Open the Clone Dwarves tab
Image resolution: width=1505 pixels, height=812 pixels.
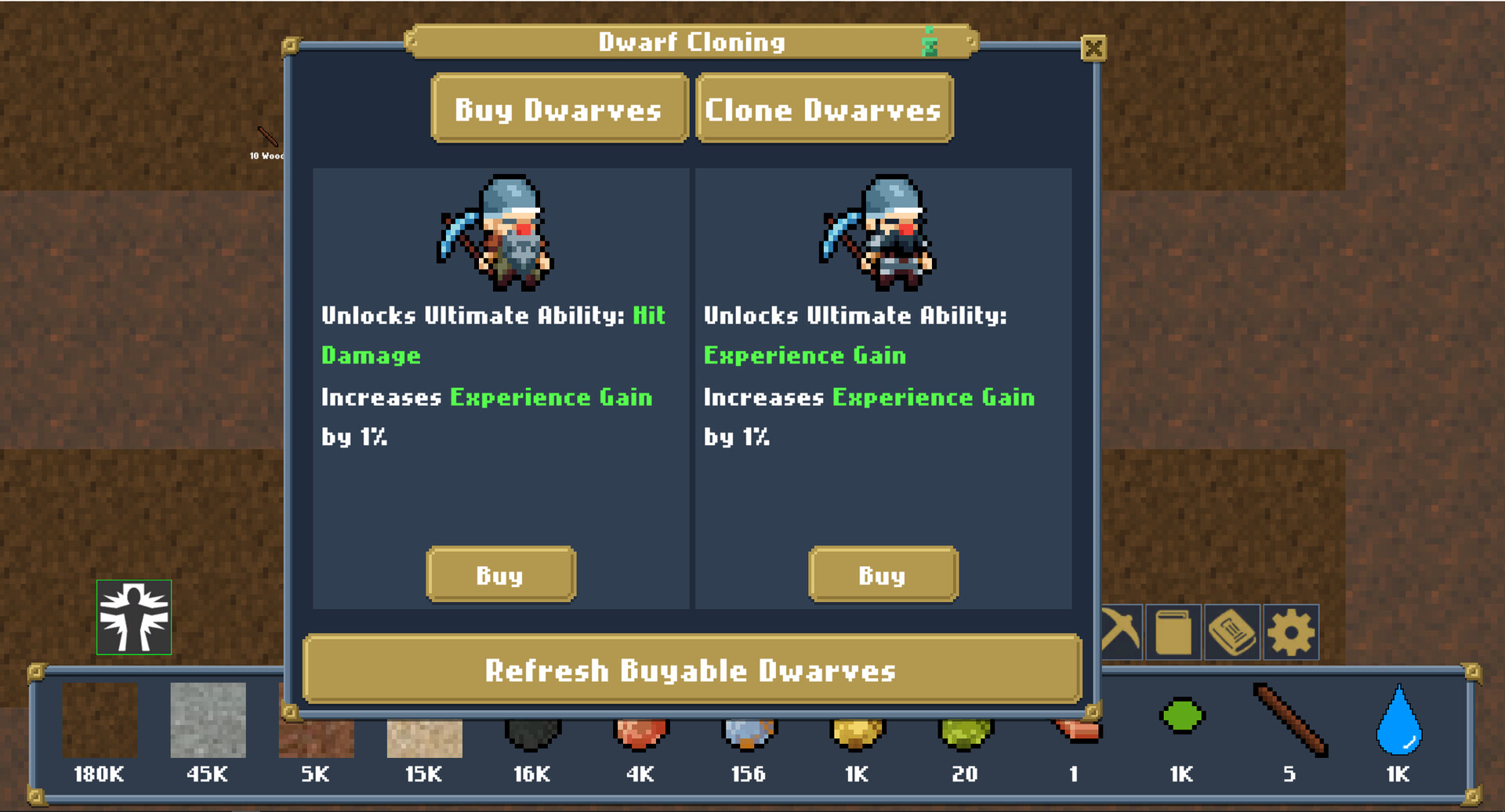[x=824, y=110]
